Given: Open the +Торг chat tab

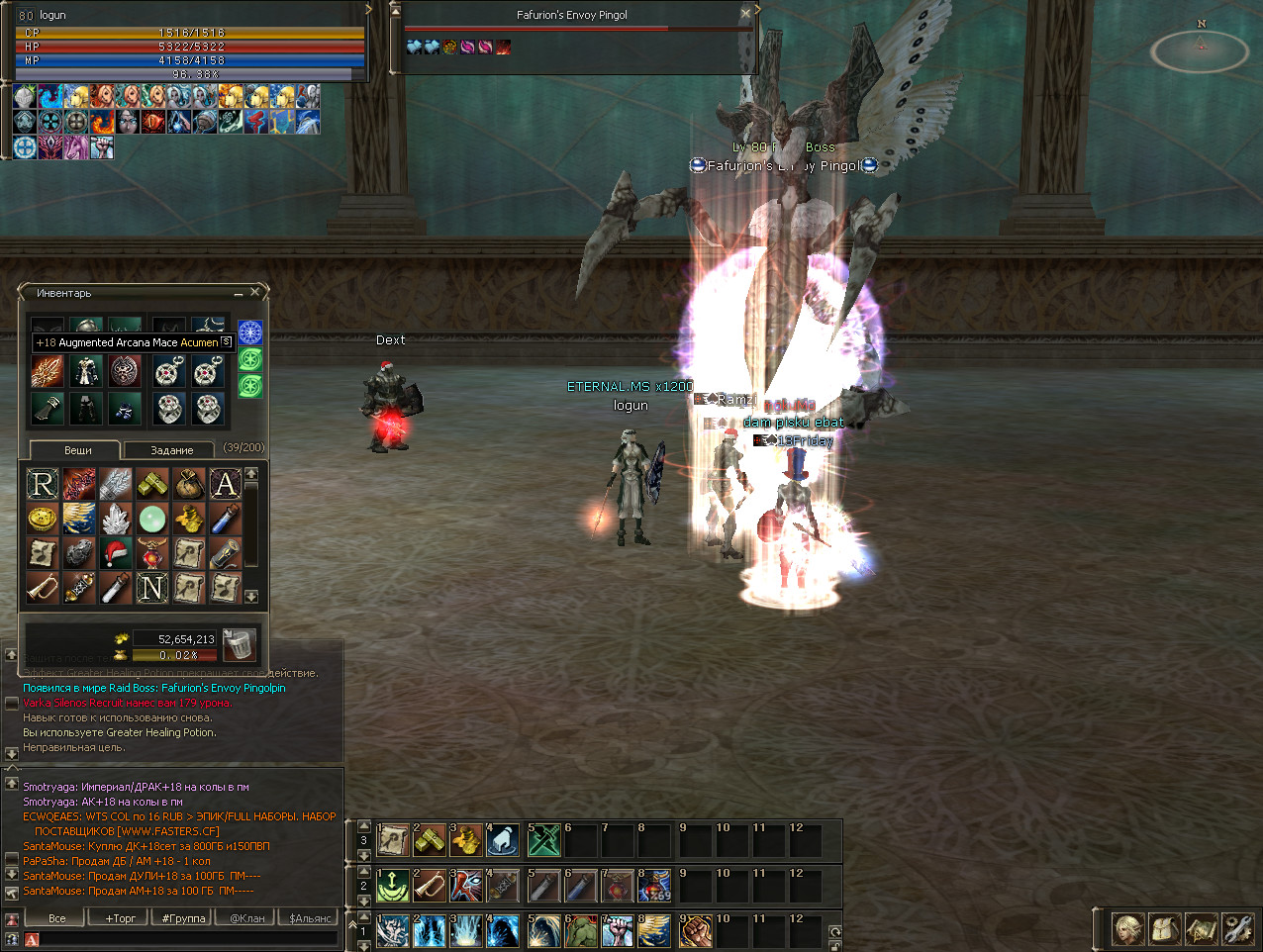Looking at the screenshot, I should [121, 918].
